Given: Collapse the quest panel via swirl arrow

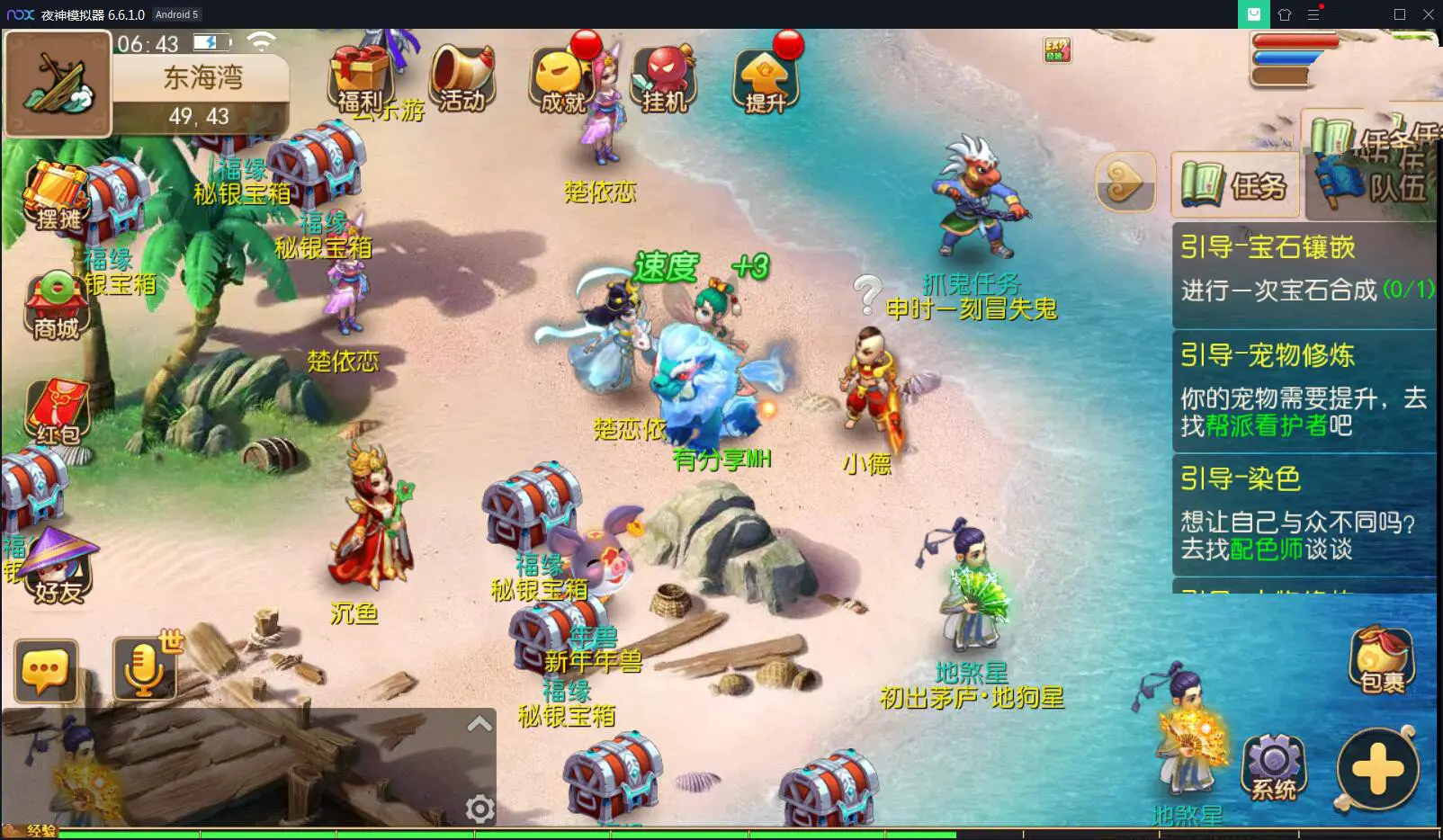Looking at the screenshot, I should pyautogui.click(x=1123, y=183).
